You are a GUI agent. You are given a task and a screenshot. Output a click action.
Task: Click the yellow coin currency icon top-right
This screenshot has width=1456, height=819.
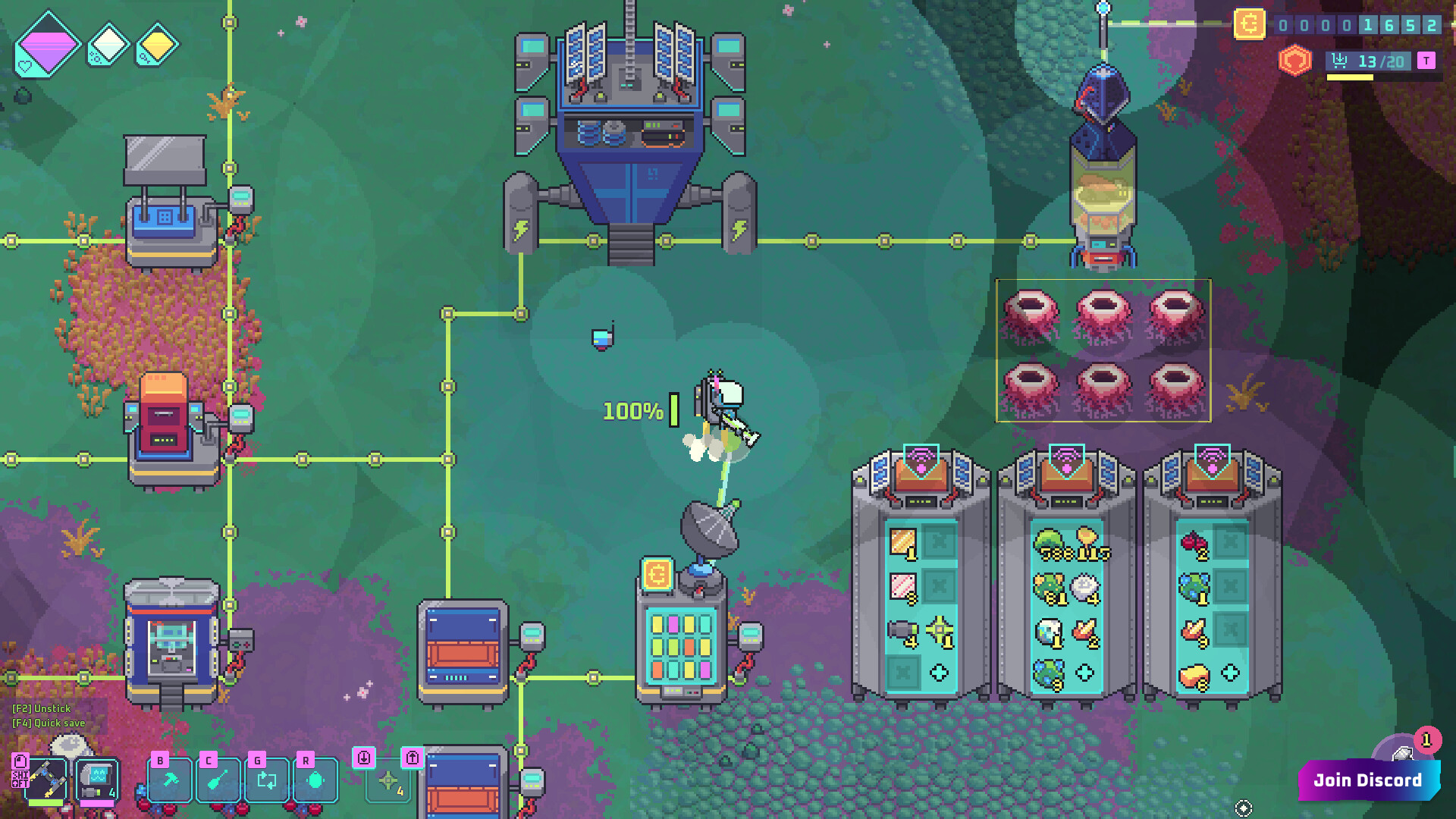tap(1250, 25)
